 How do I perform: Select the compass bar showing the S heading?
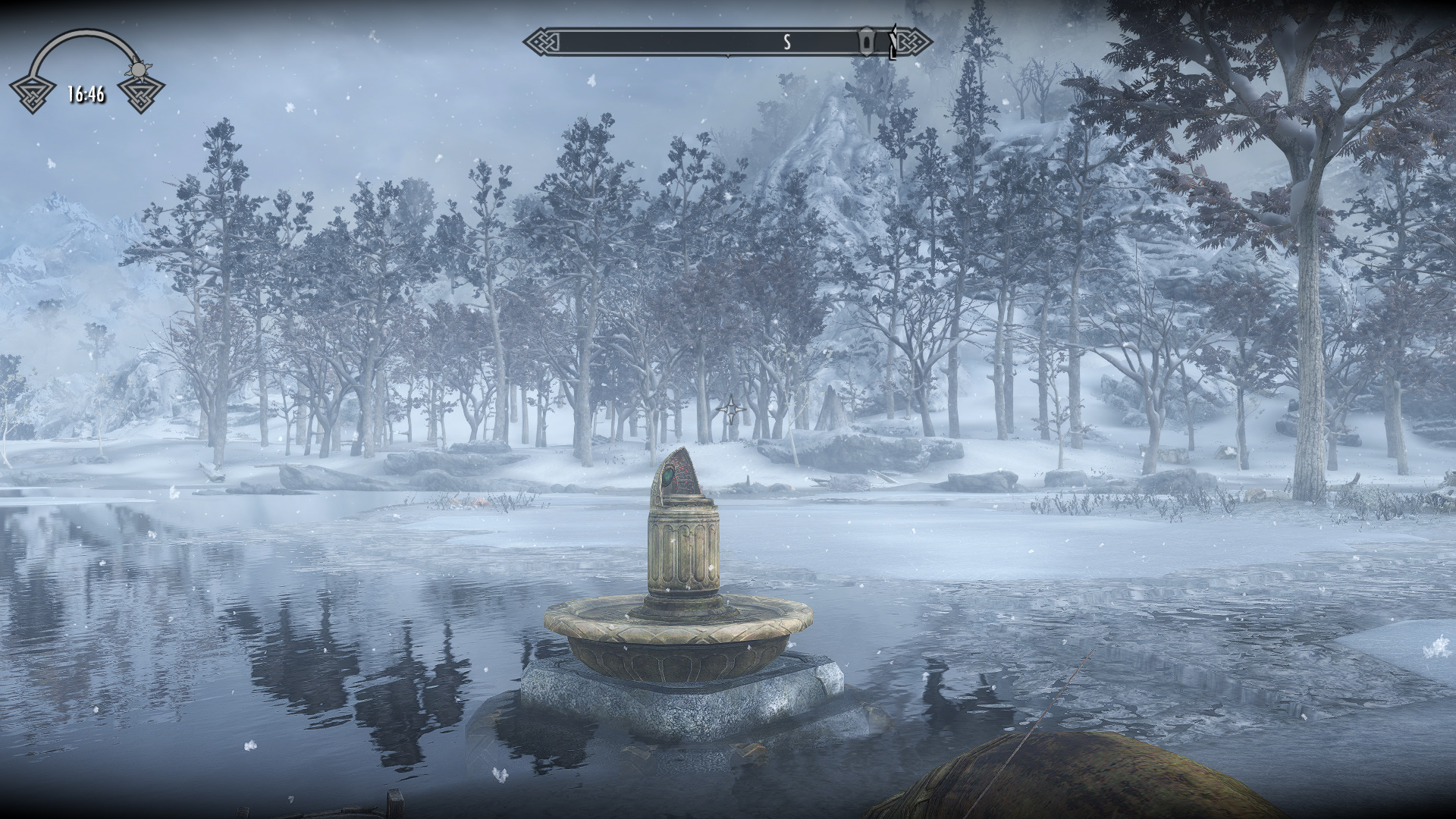[x=726, y=42]
